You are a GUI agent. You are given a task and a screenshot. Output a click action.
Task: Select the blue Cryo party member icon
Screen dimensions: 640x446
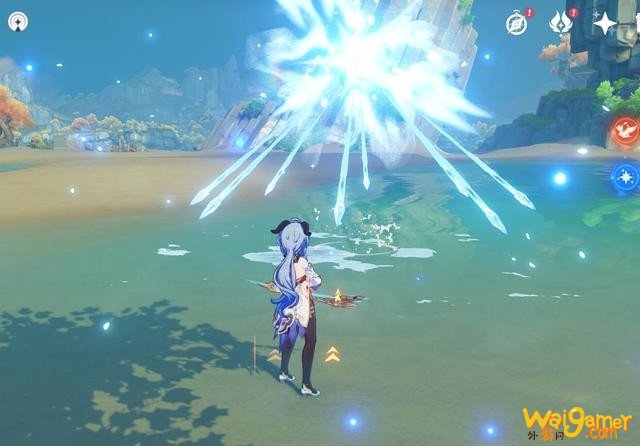tap(625, 177)
